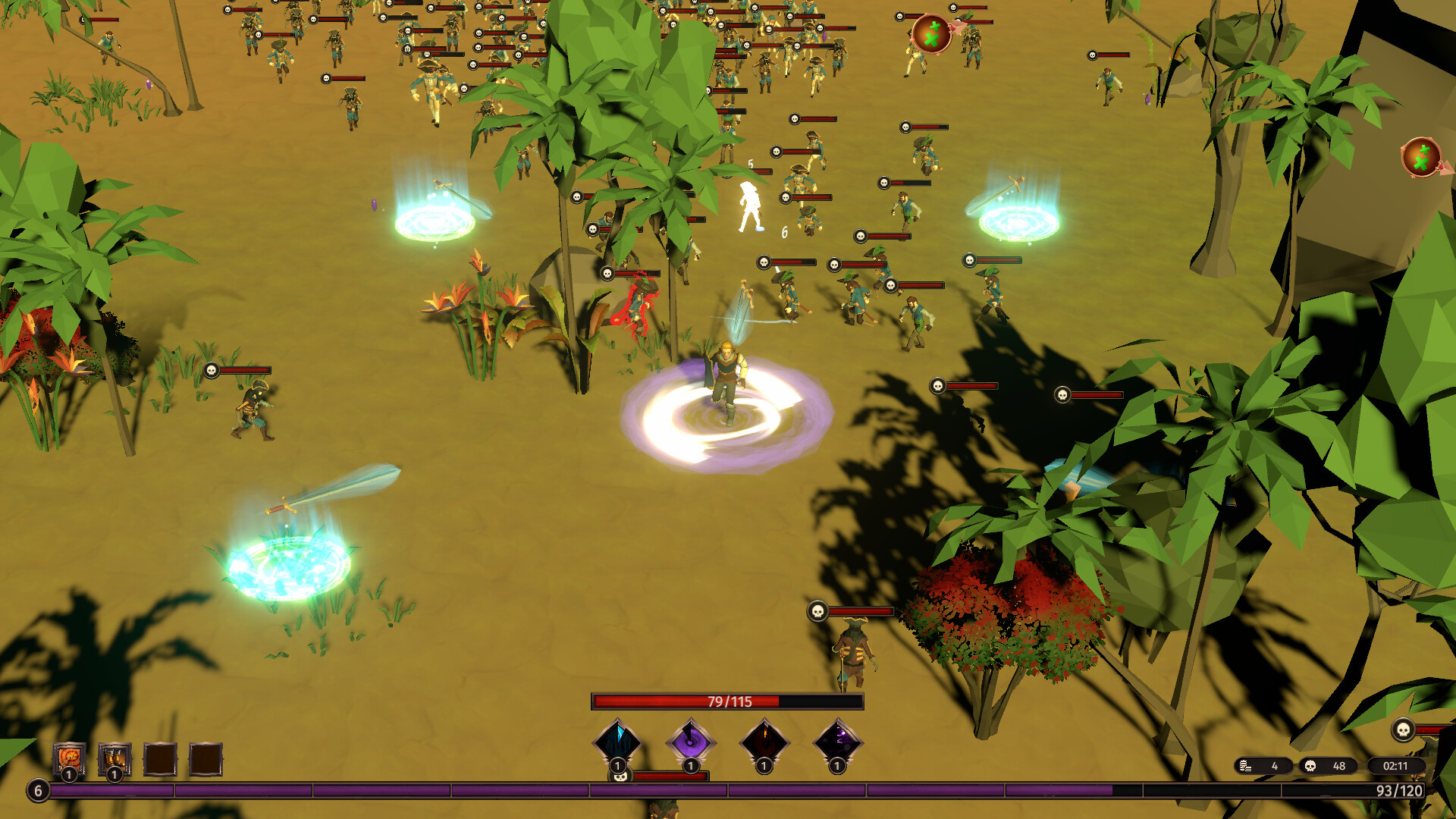Image resolution: width=1456 pixels, height=819 pixels.
Task: Click the fourth empty inventory slot
Action: [x=206, y=758]
